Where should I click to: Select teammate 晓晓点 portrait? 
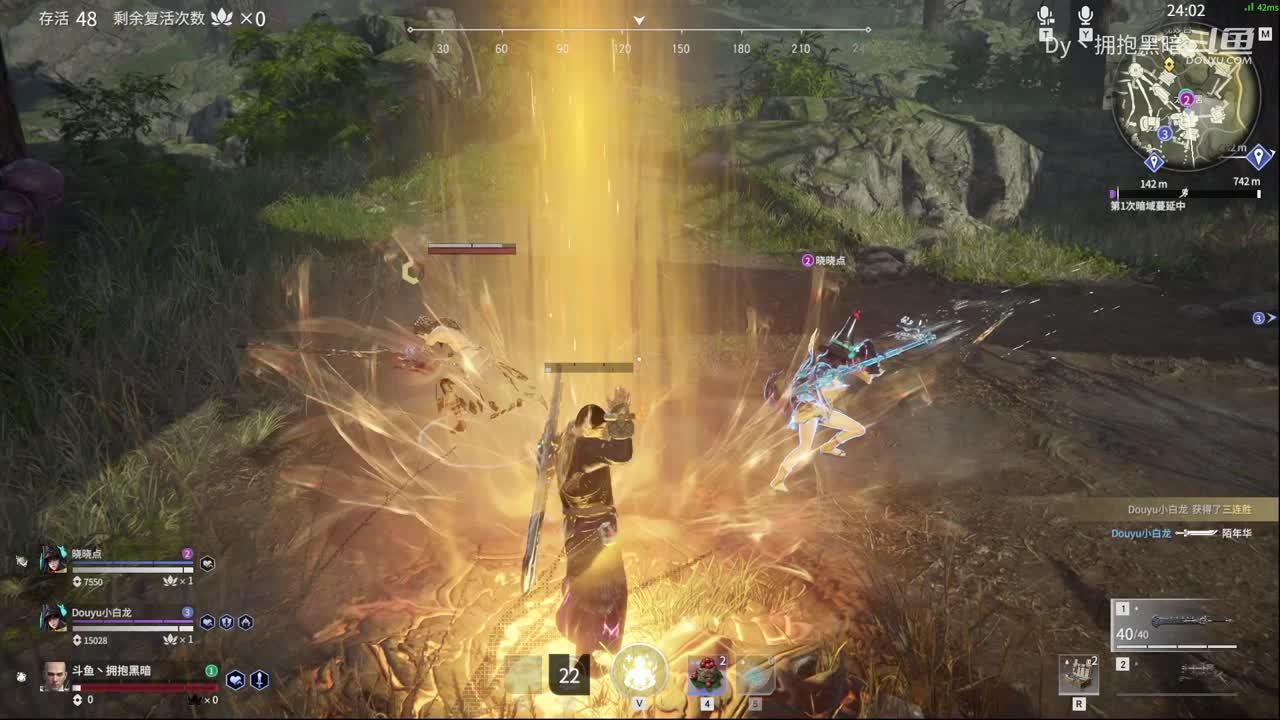tap(54, 560)
